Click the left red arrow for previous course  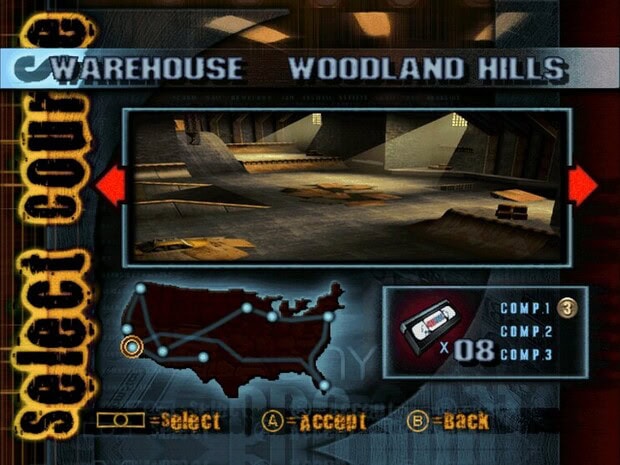[x=109, y=186]
